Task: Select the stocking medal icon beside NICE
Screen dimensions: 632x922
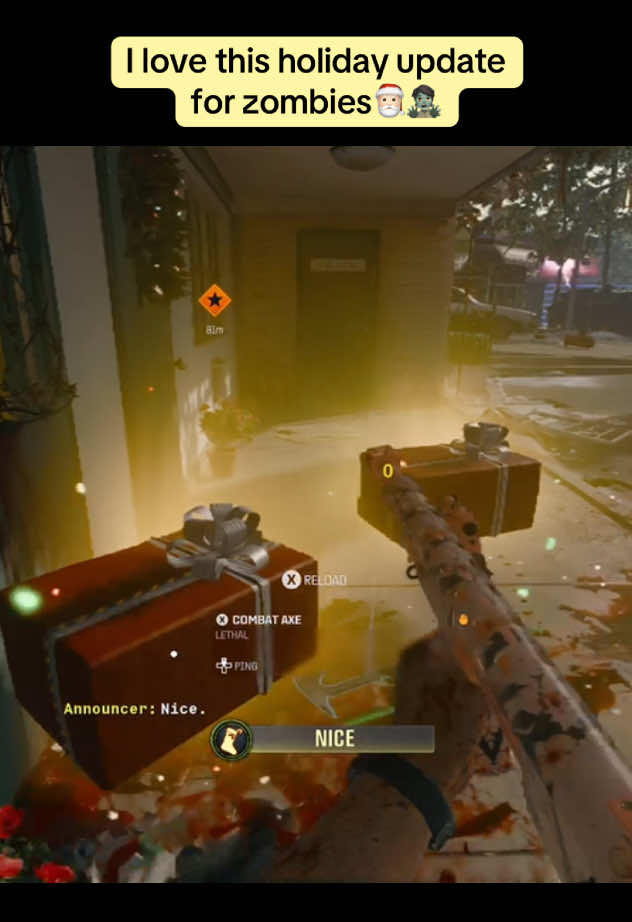Action: point(231,739)
